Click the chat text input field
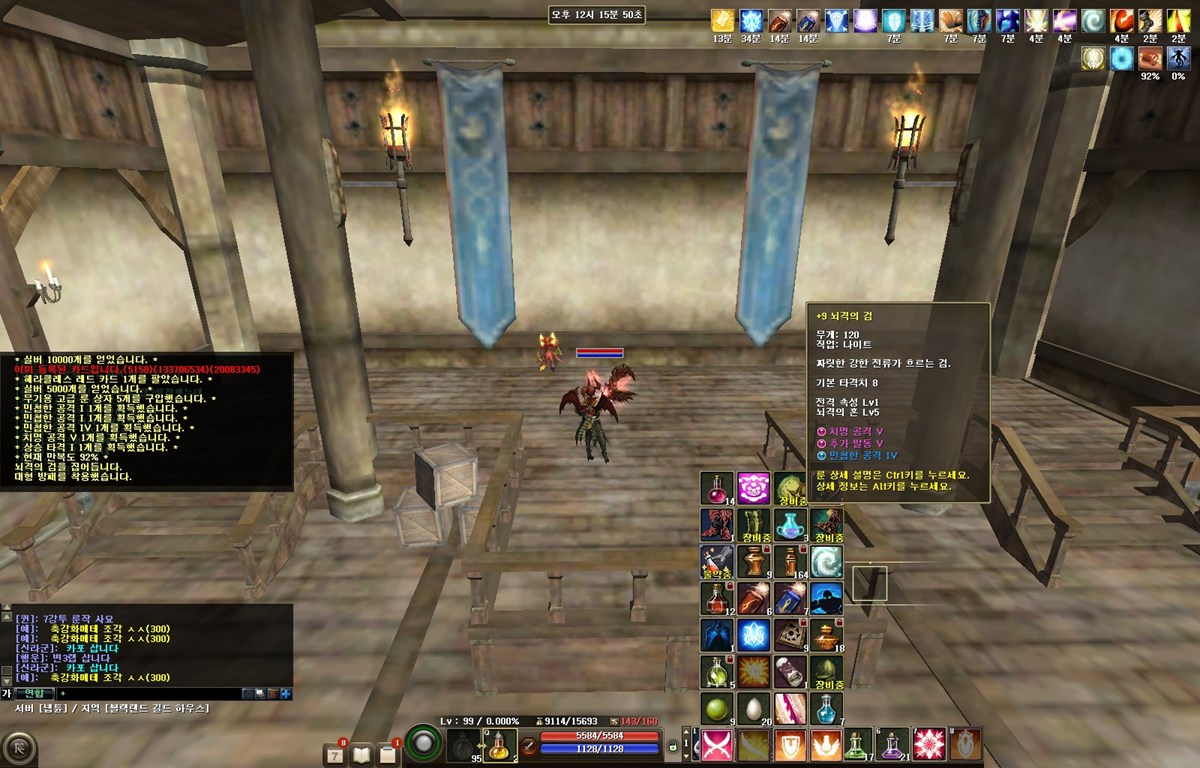The height and width of the screenshot is (768, 1200). point(150,693)
